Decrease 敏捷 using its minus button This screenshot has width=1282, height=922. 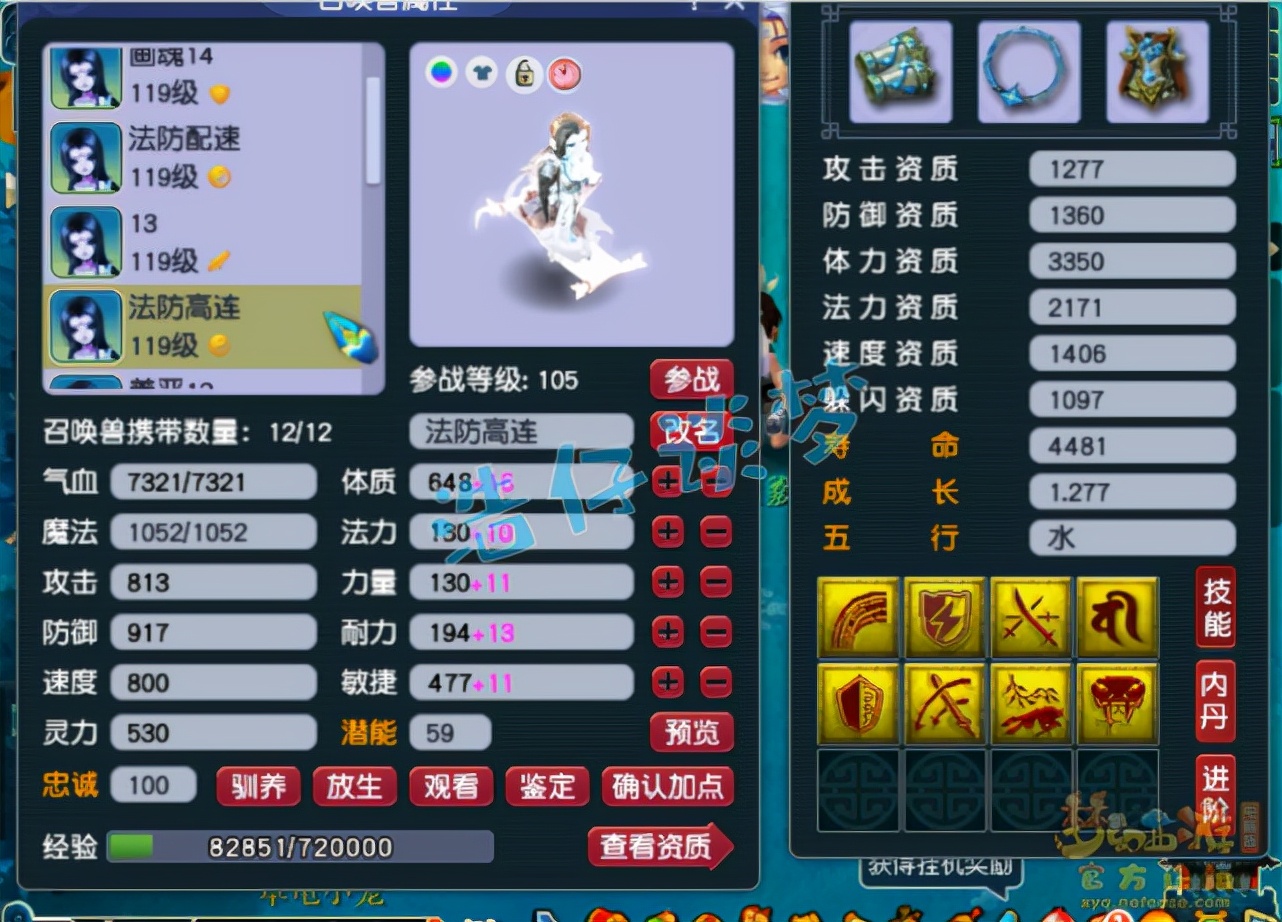point(716,682)
